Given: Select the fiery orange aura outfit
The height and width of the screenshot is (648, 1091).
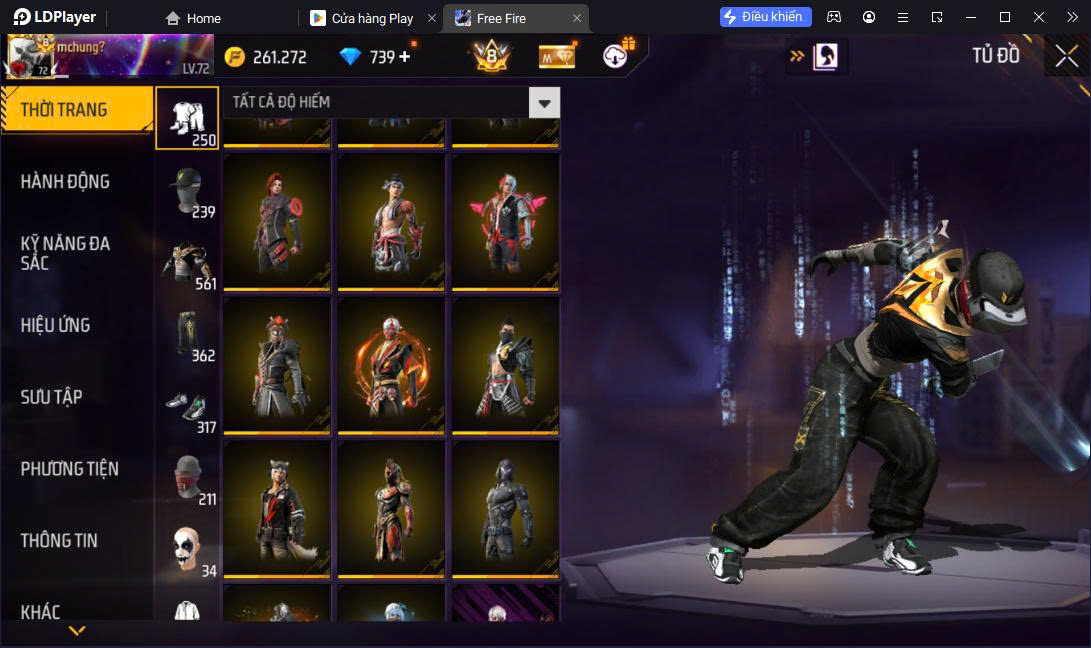Looking at the screenshot, I should pos(391,365).
